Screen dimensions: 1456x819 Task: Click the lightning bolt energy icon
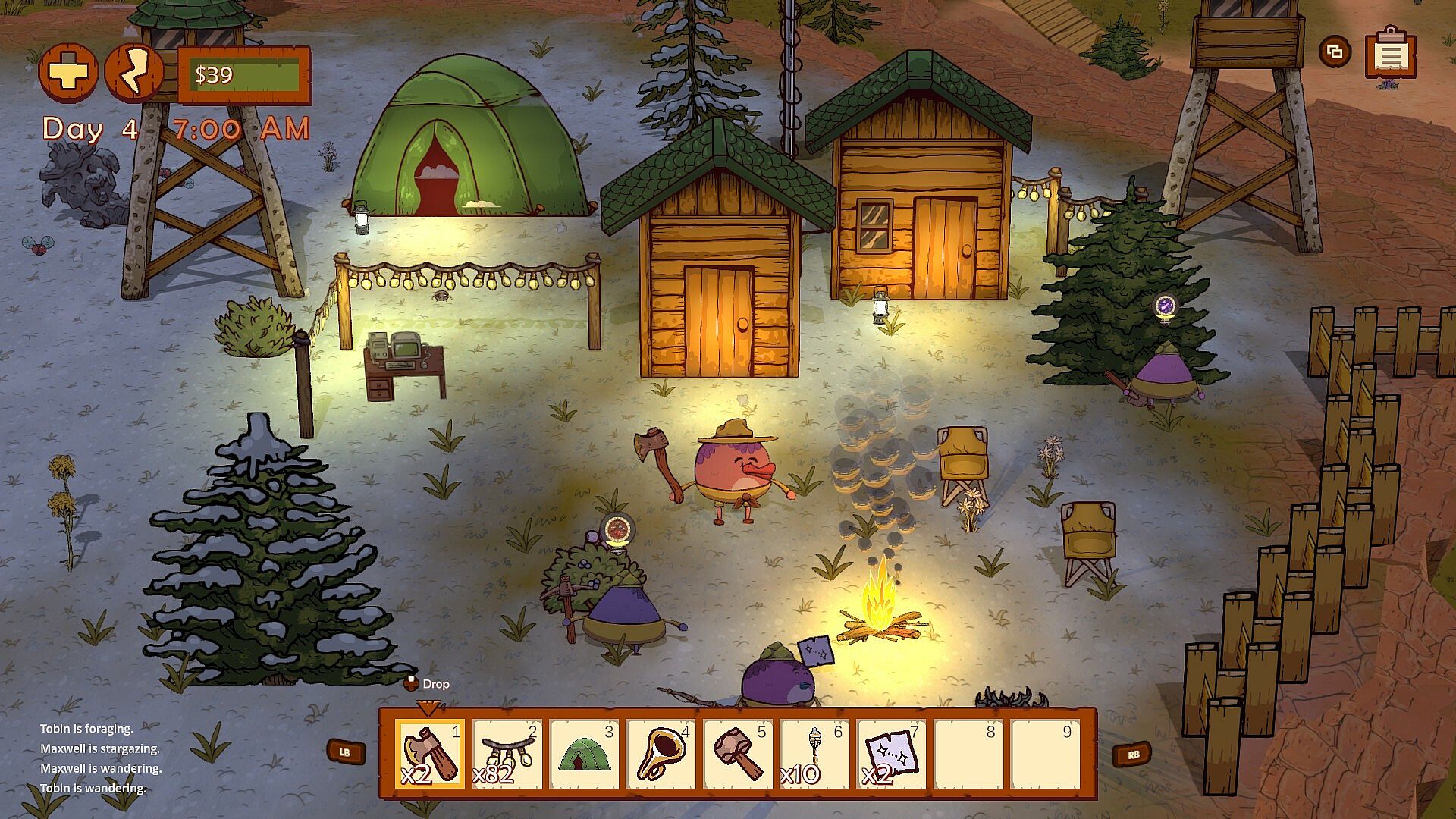134,73
